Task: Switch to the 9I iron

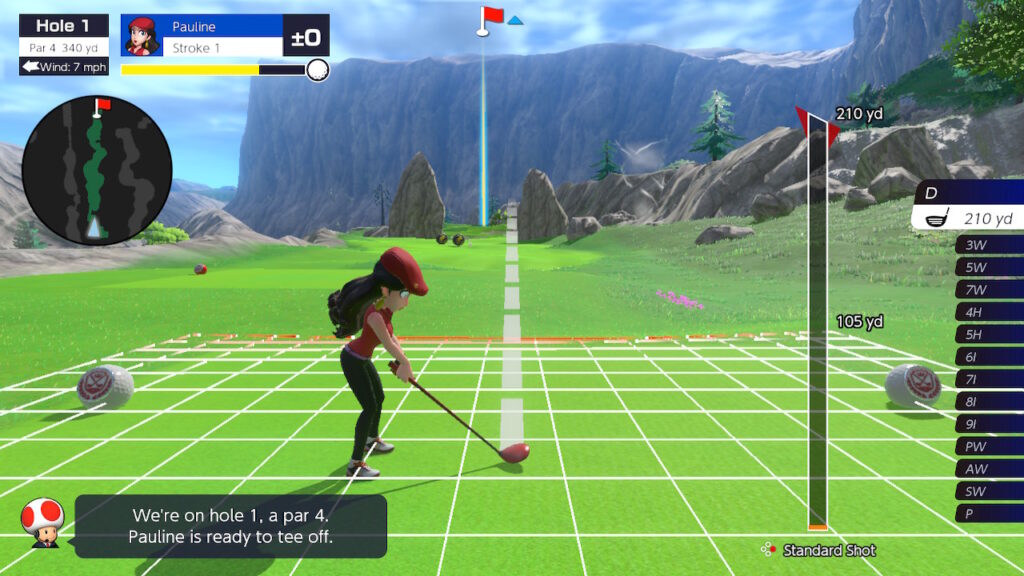Action: tap(988, 423)
